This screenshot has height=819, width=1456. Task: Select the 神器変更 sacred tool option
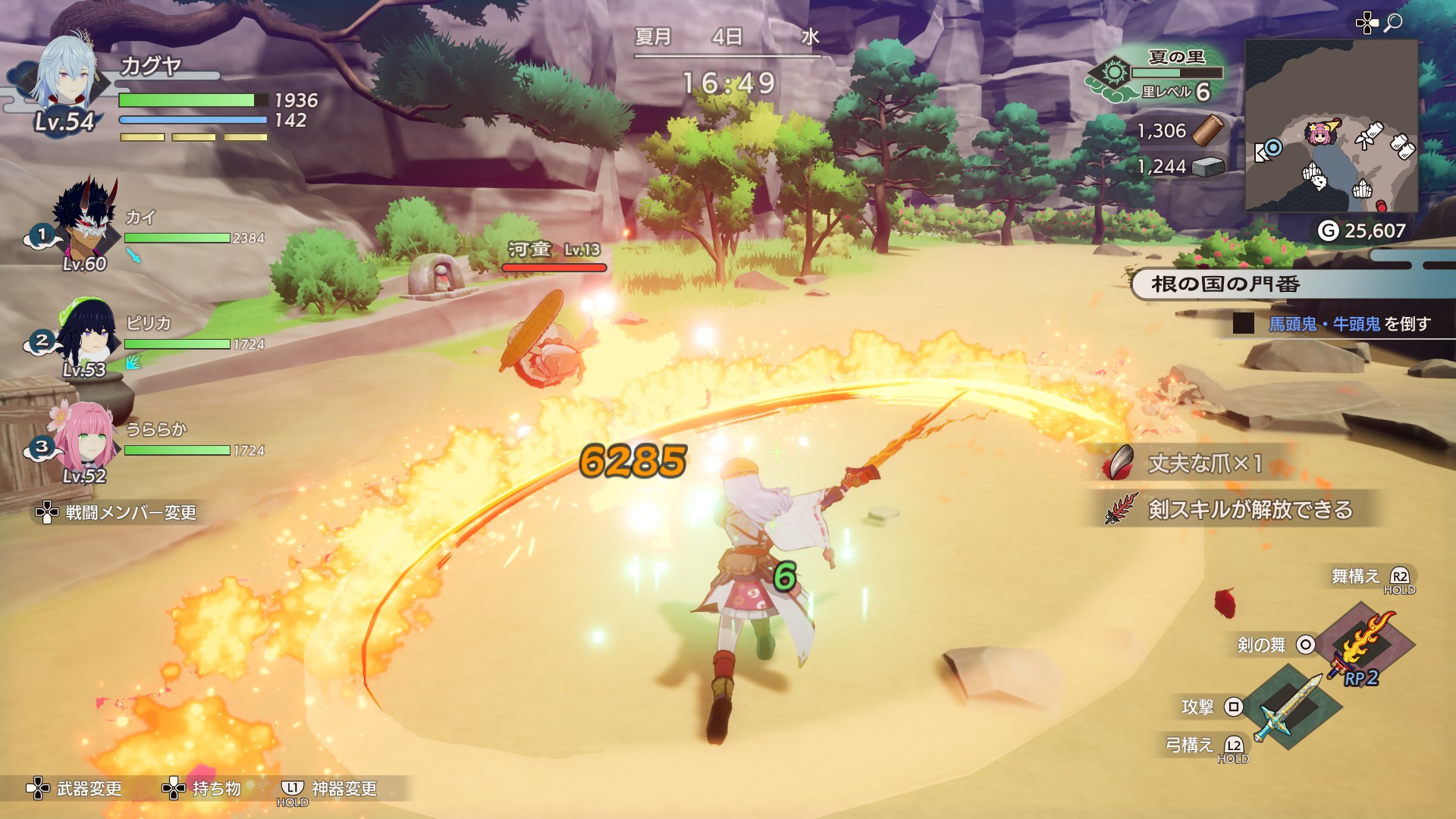point(329,789)
